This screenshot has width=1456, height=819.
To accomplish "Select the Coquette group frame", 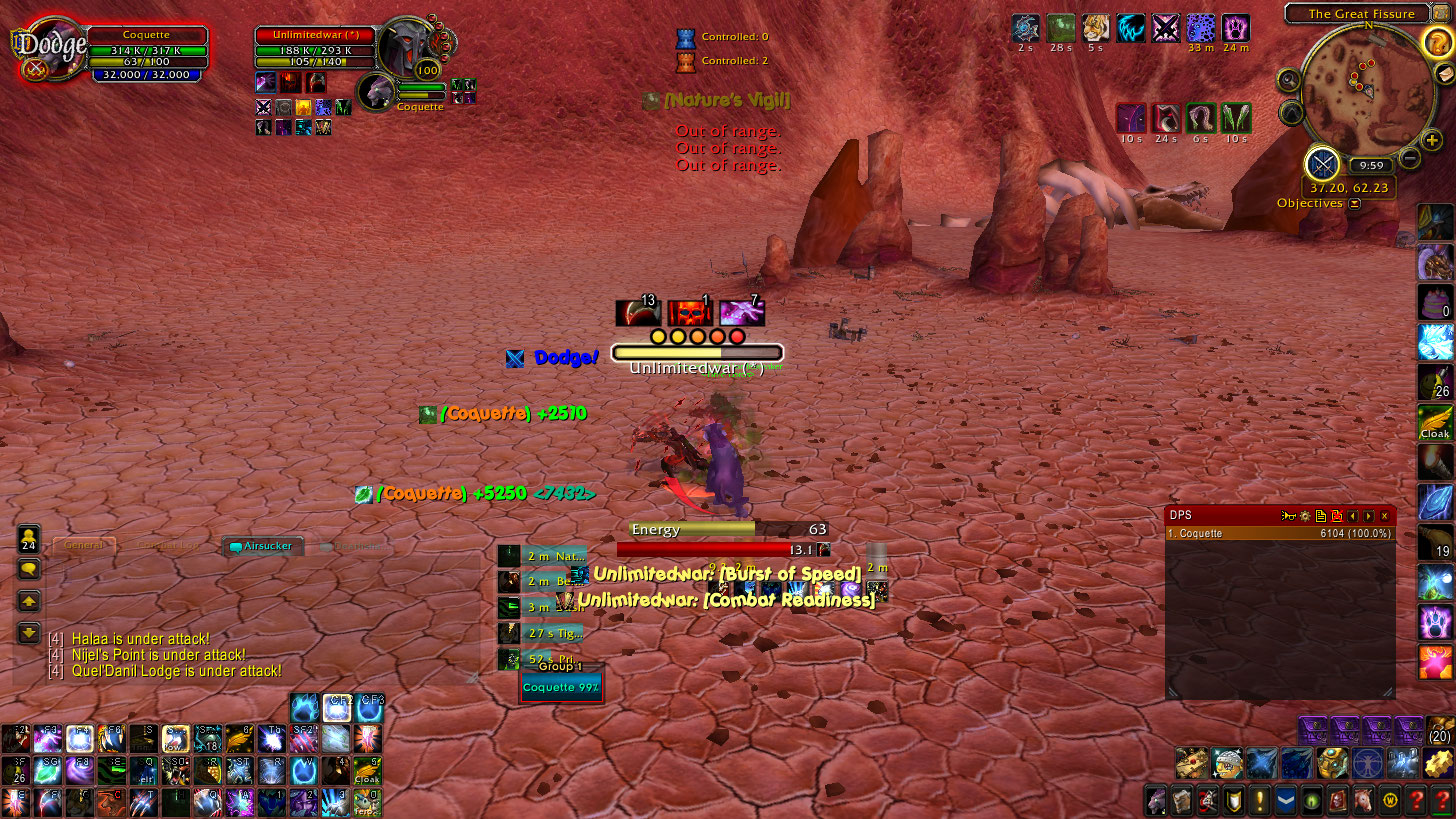I will click(561, 687).
